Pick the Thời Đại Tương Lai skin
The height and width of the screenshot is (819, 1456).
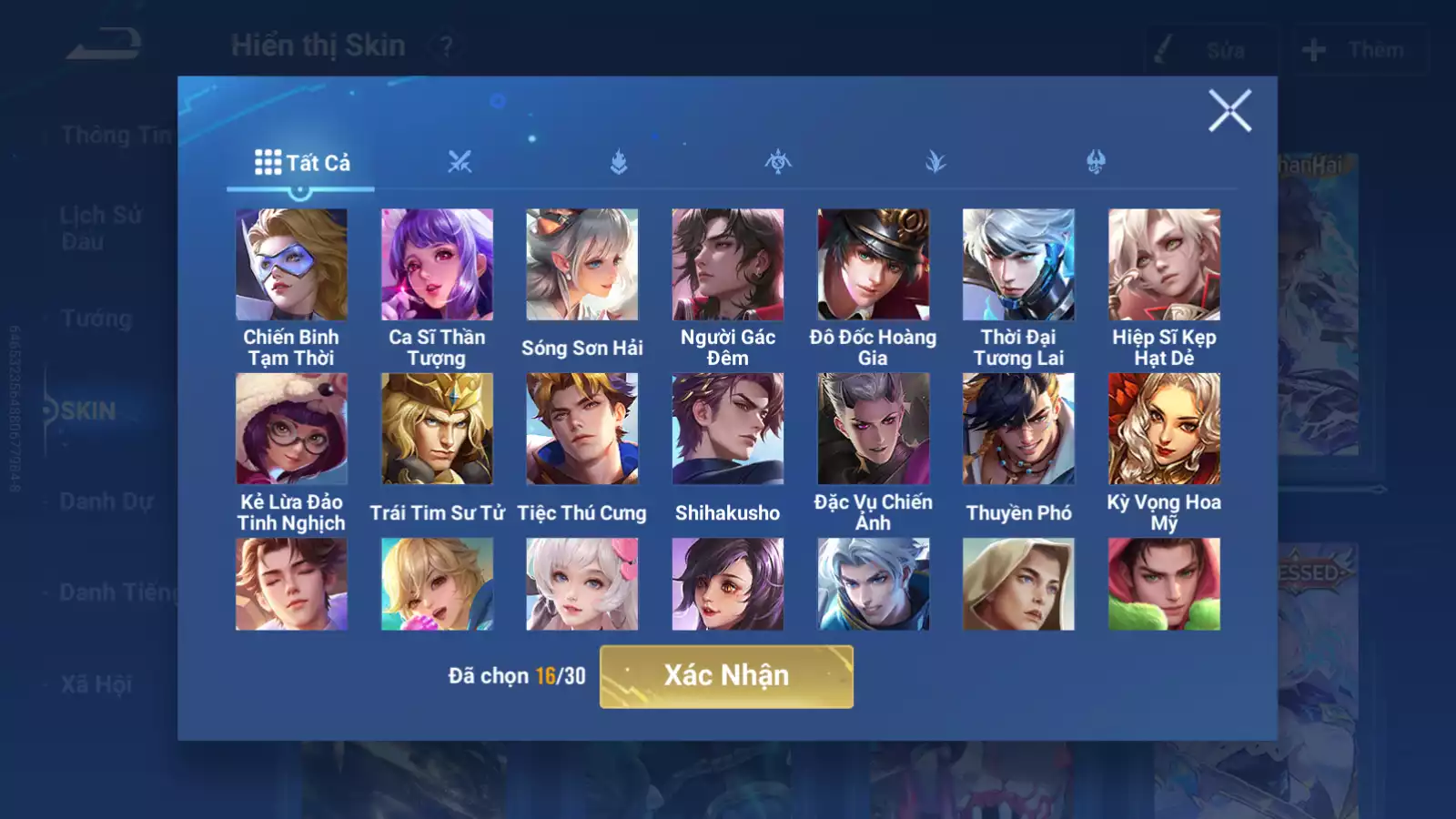tap(1018, 265)
